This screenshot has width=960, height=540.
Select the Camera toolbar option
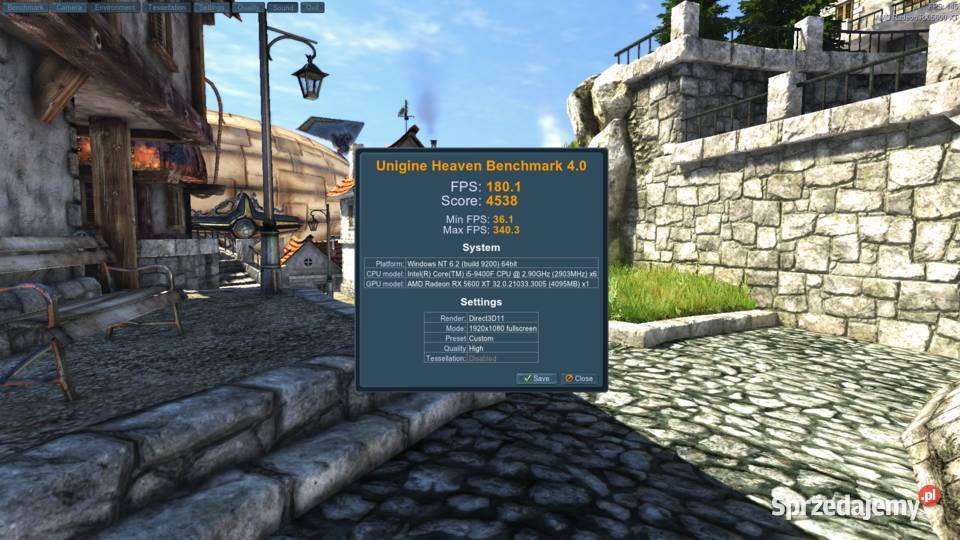pyautogui.click(x=69, y=7)
